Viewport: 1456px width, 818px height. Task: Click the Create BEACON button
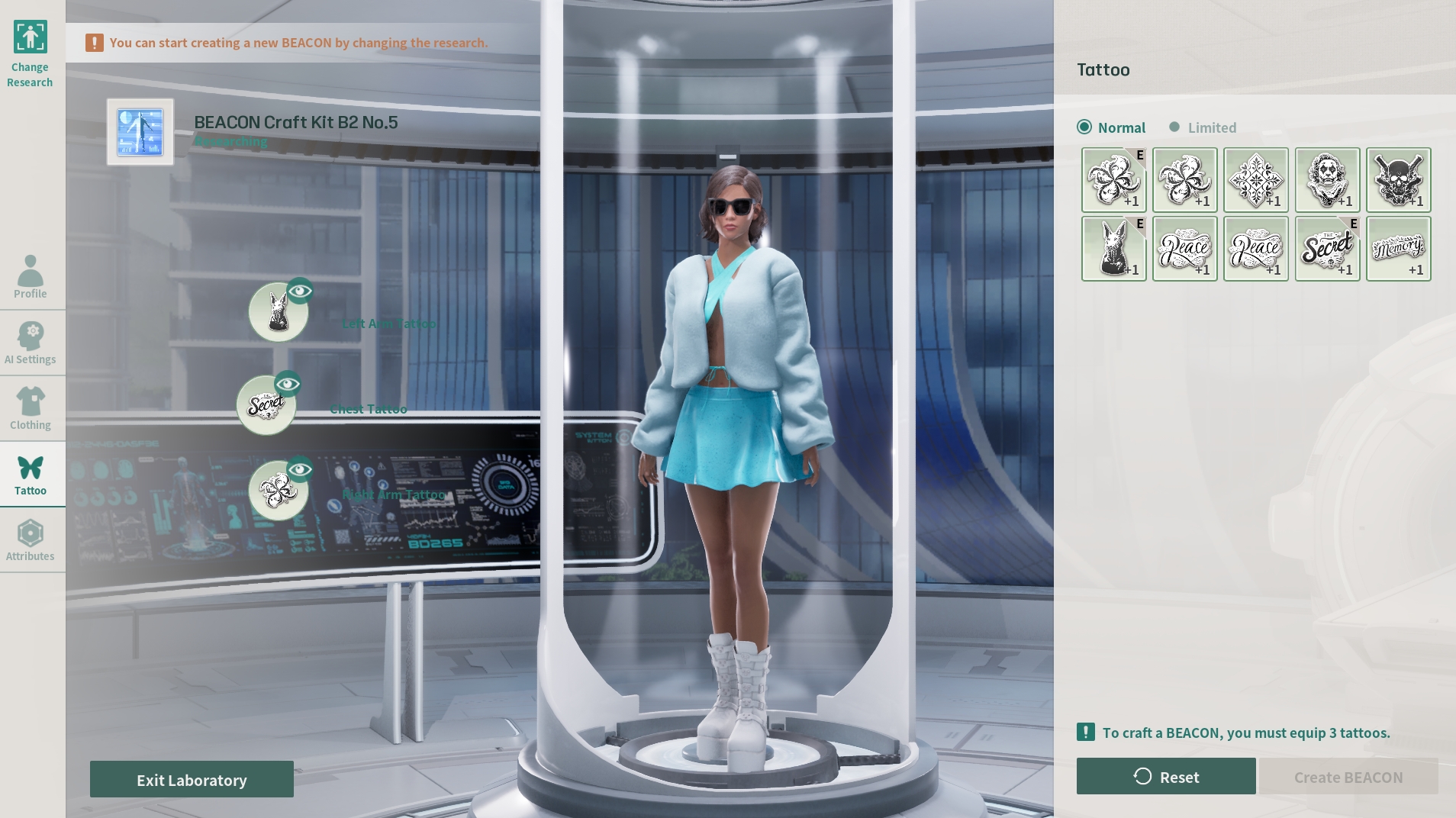(x=1348, y=776)
